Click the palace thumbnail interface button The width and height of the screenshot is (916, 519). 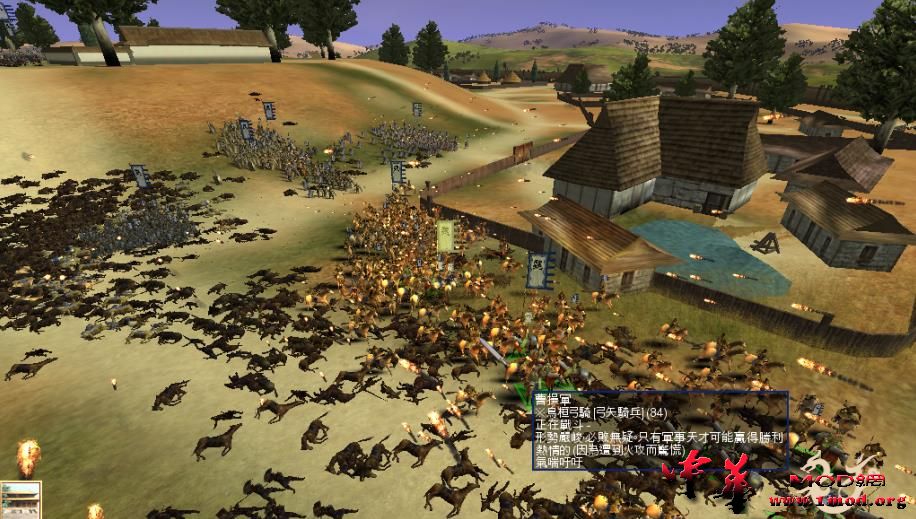pos(19,499)
